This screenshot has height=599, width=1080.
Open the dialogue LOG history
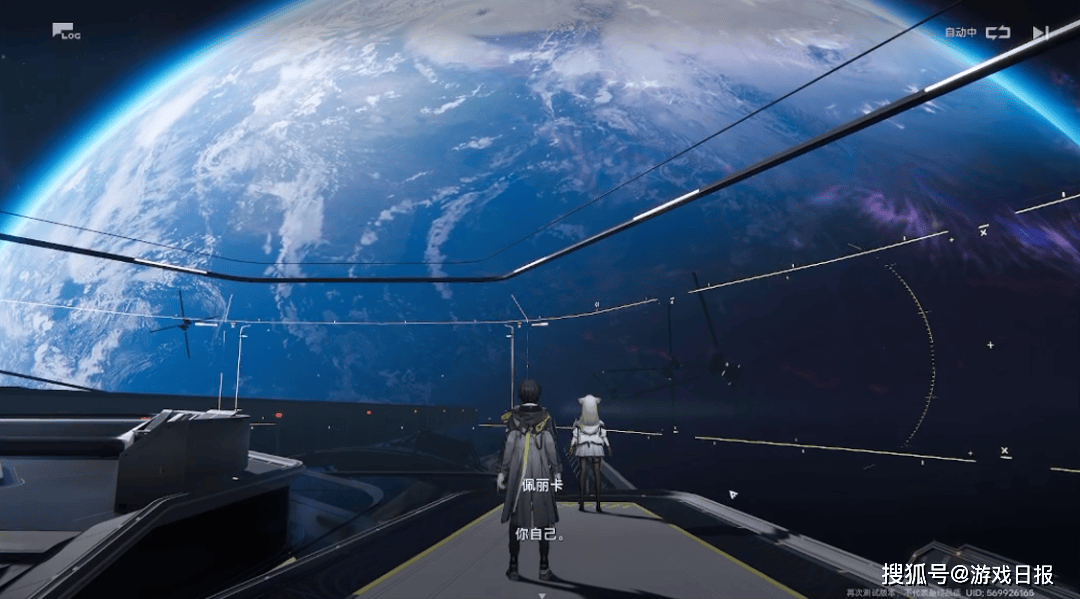(x=66, y=32)
